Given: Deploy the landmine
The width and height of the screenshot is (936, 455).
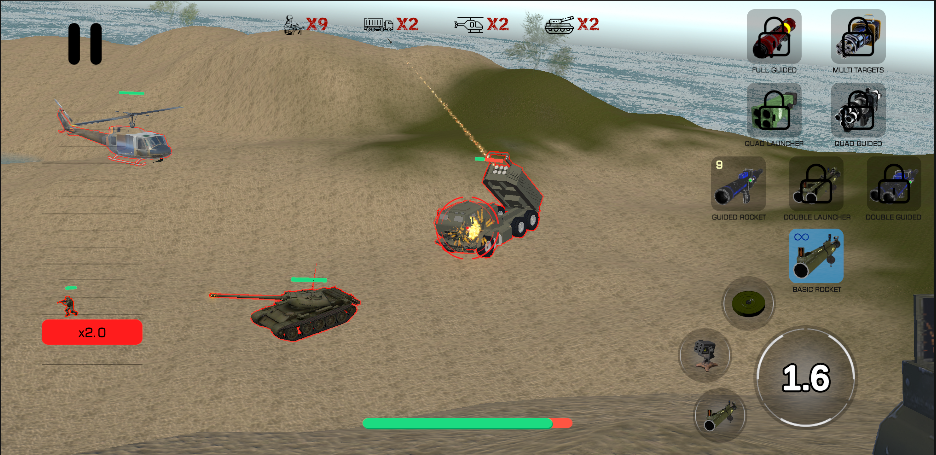Looking at the screenshot, I should (x=748, y=301).
